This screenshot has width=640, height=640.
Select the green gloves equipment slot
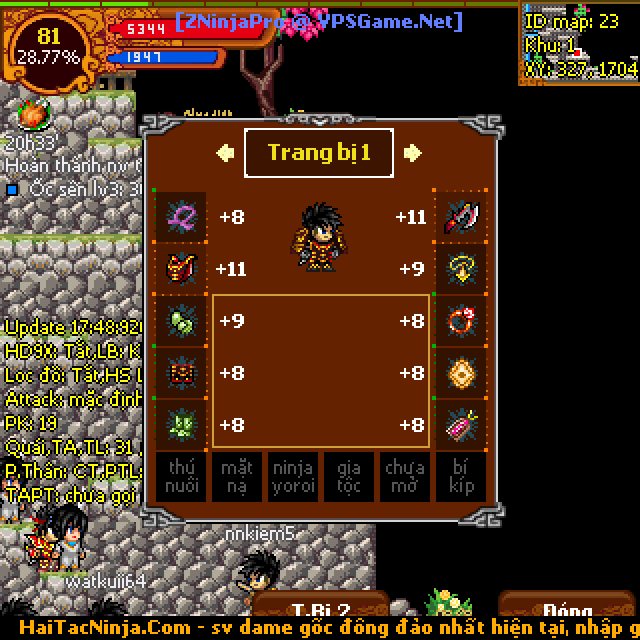tap(182, 321)
